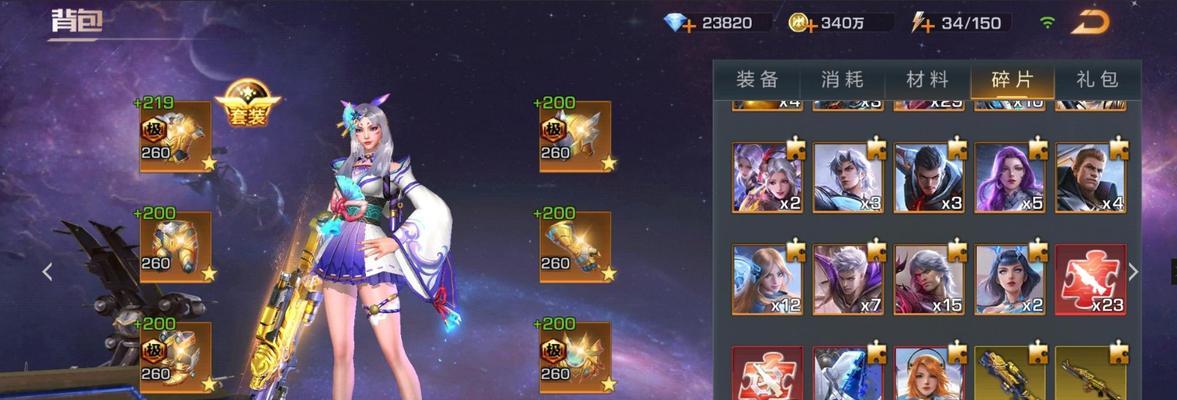Select the hero fragment marked x7
This screenshot has width=1177, height=400.
click(x=848, y=280)
